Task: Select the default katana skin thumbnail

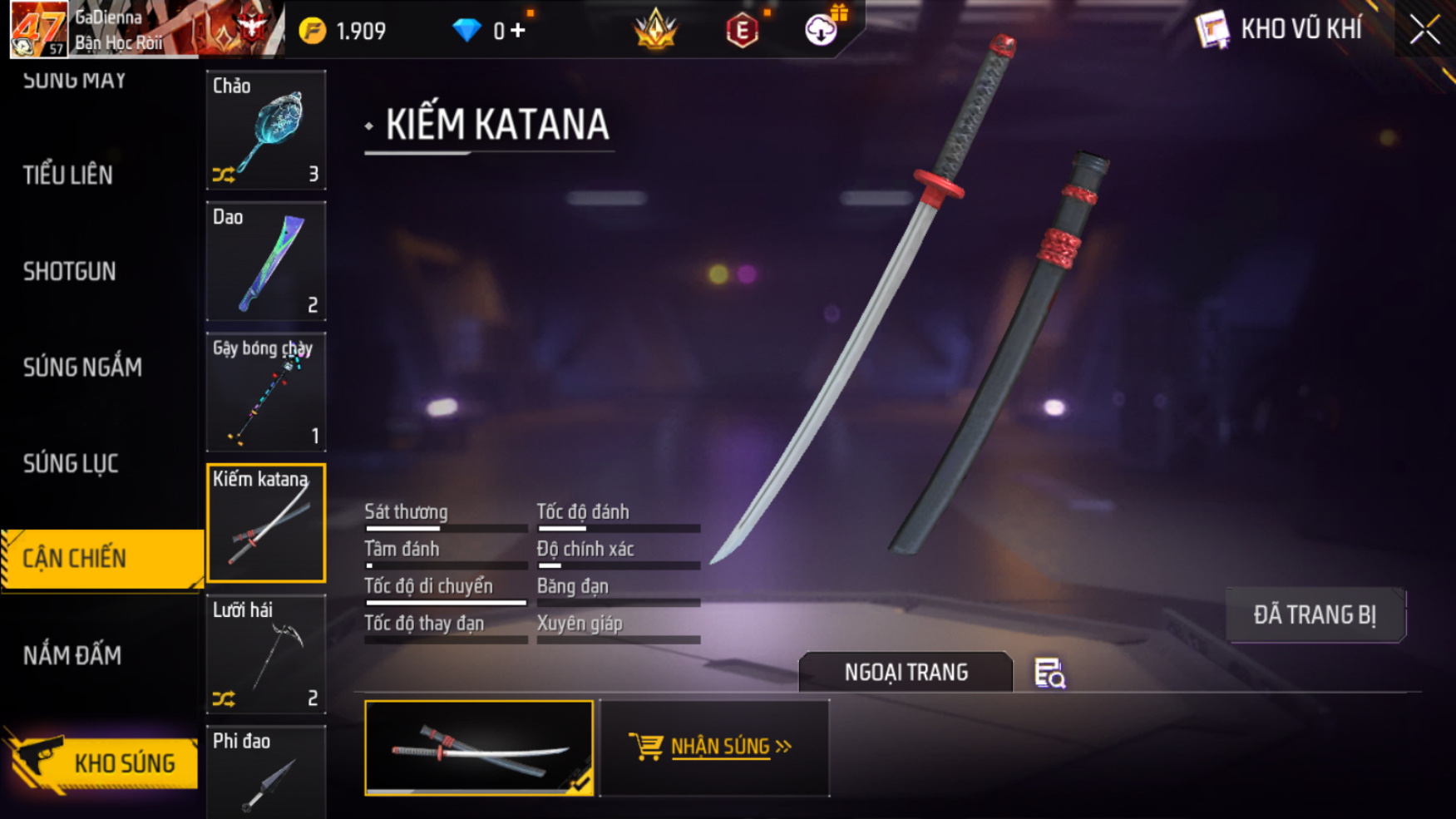Action: click(479, 747)
